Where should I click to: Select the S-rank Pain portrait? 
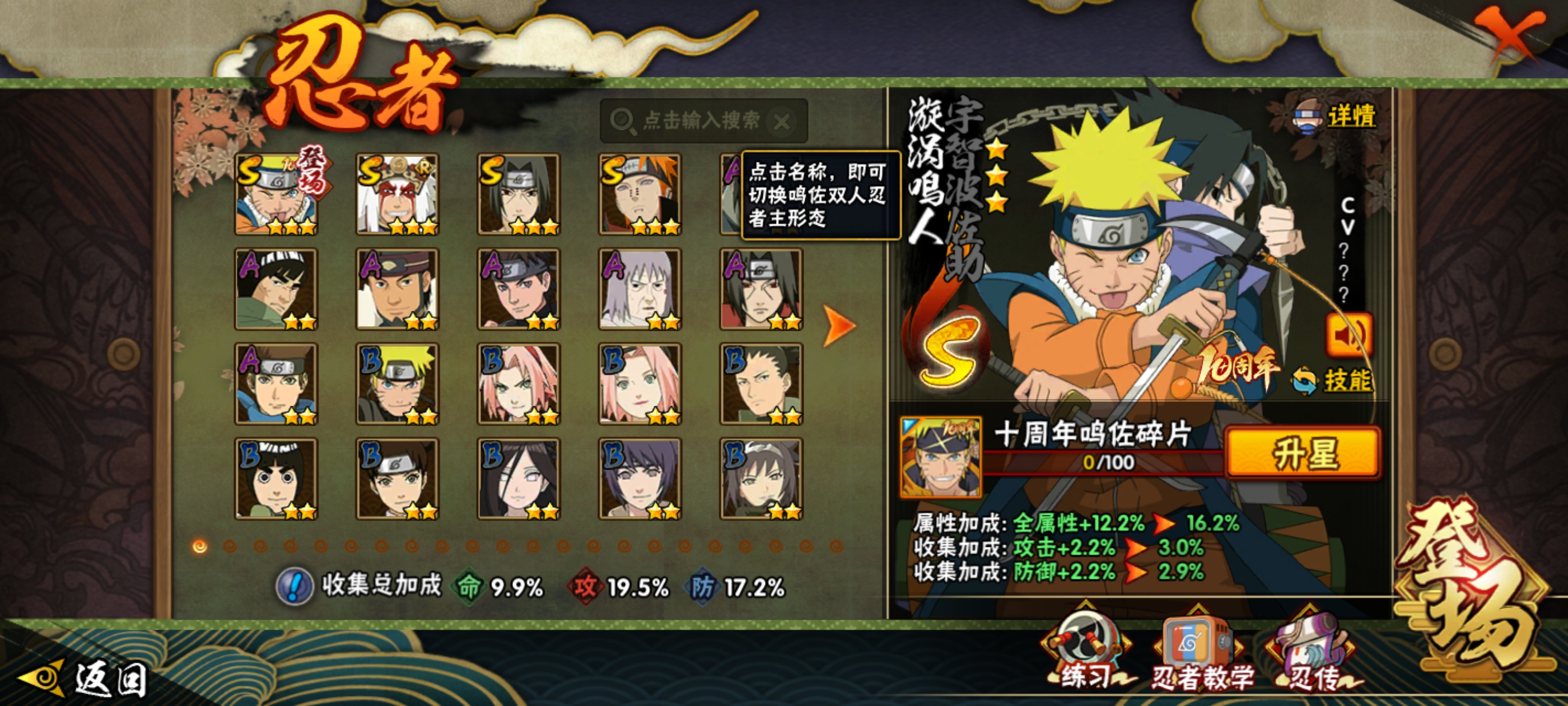click(x=640, y=194)
